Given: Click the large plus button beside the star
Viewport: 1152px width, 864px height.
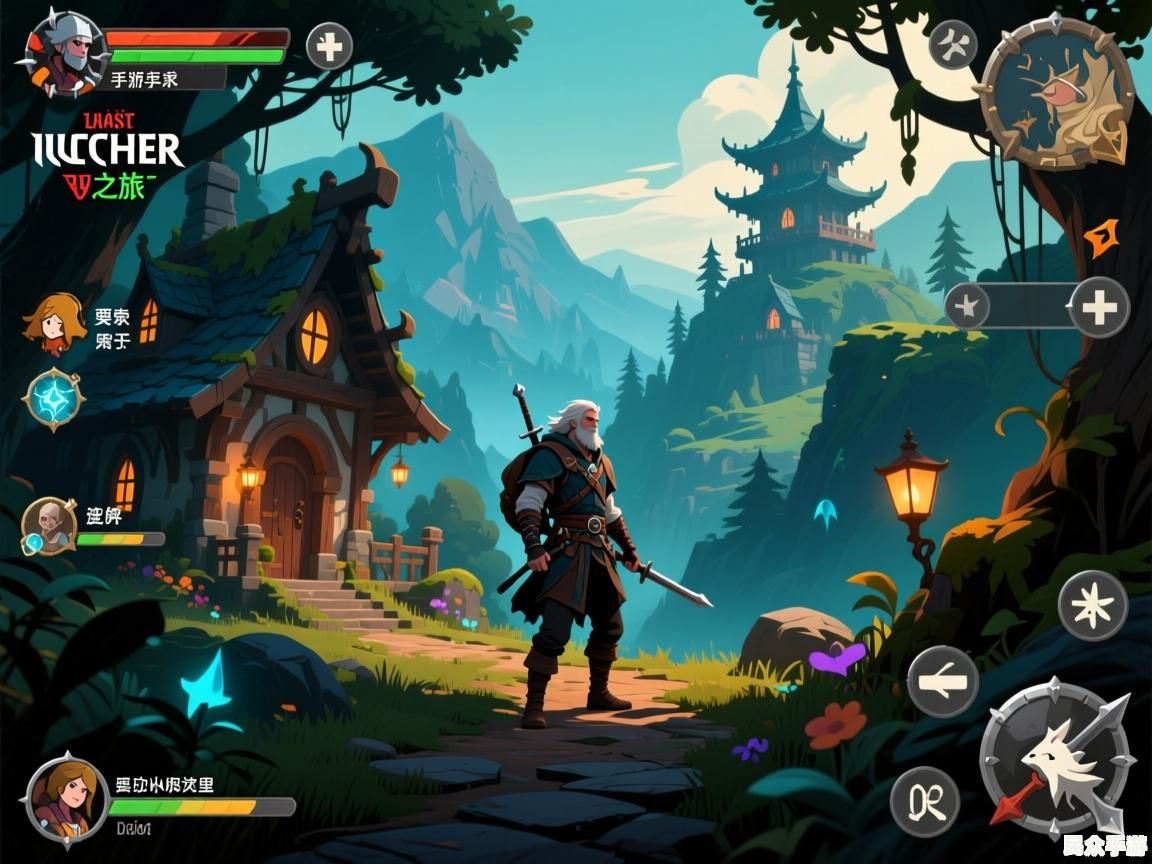Looking at the screenshot, I should click(x=1099, y=306).
